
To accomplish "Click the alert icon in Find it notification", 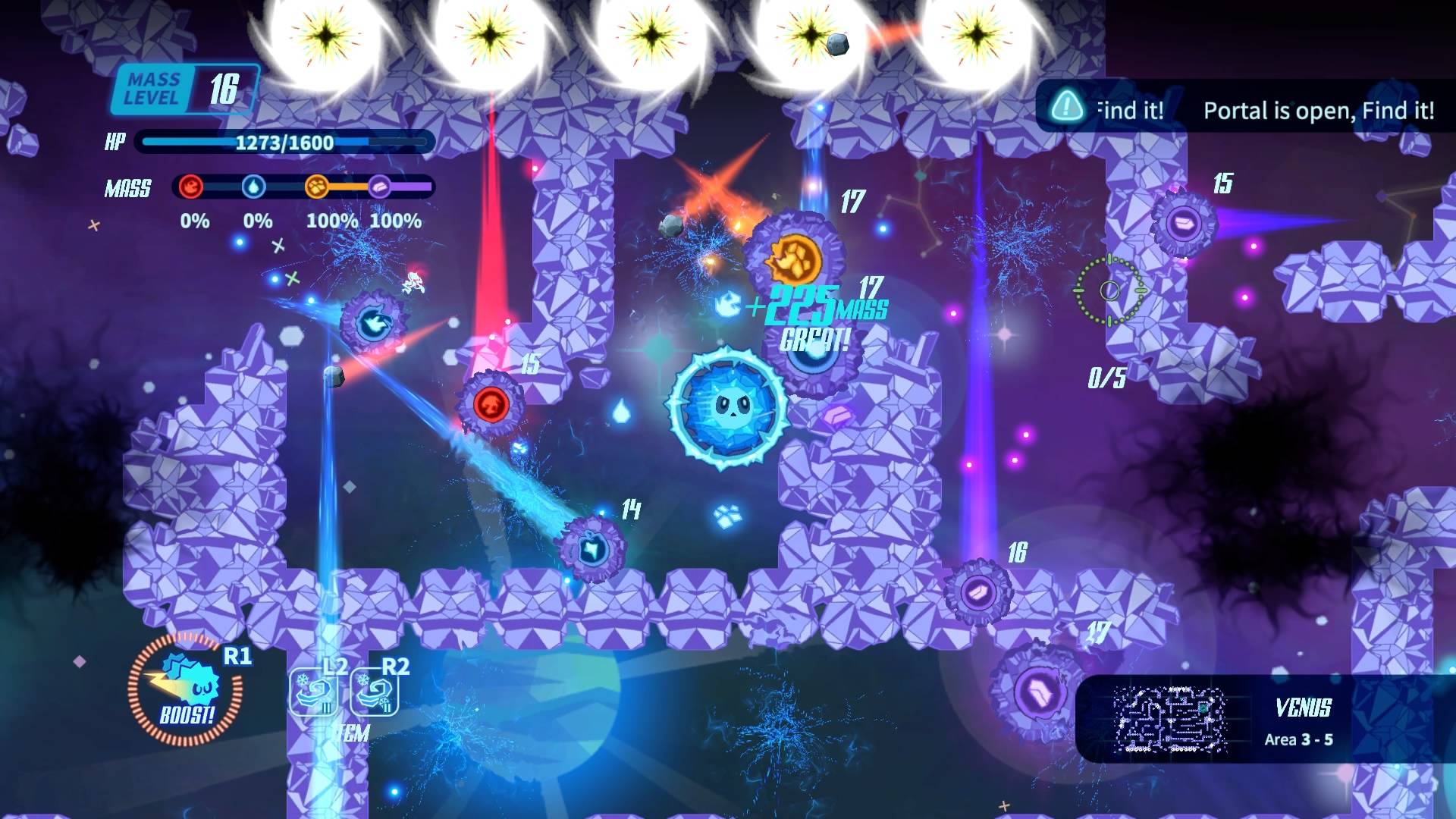I will [1068, 109].
